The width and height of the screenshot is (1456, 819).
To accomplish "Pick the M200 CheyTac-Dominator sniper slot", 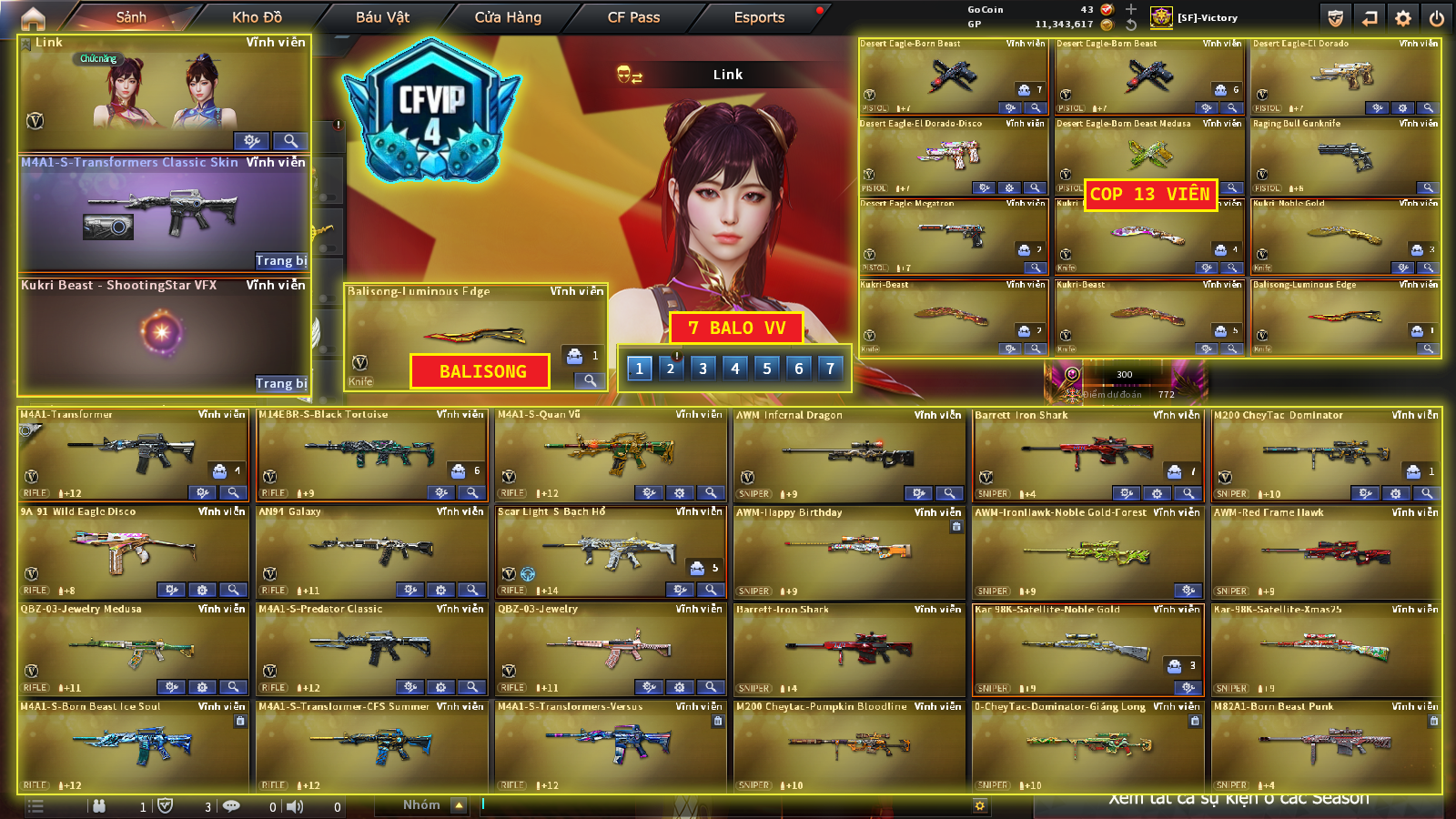I will tap(1327, 453).
